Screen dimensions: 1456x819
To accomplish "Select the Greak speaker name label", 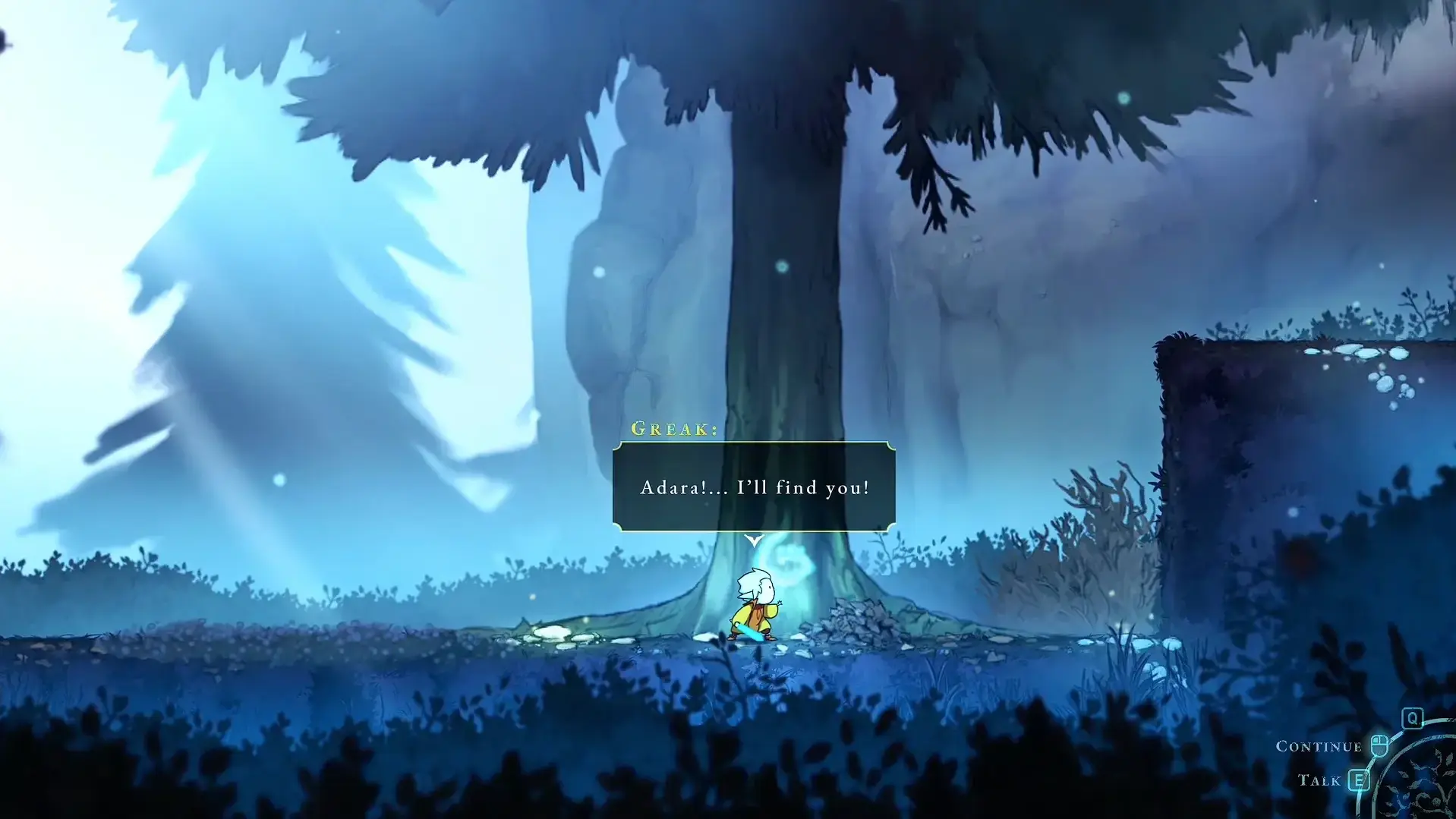I will (x=674, y=429).
